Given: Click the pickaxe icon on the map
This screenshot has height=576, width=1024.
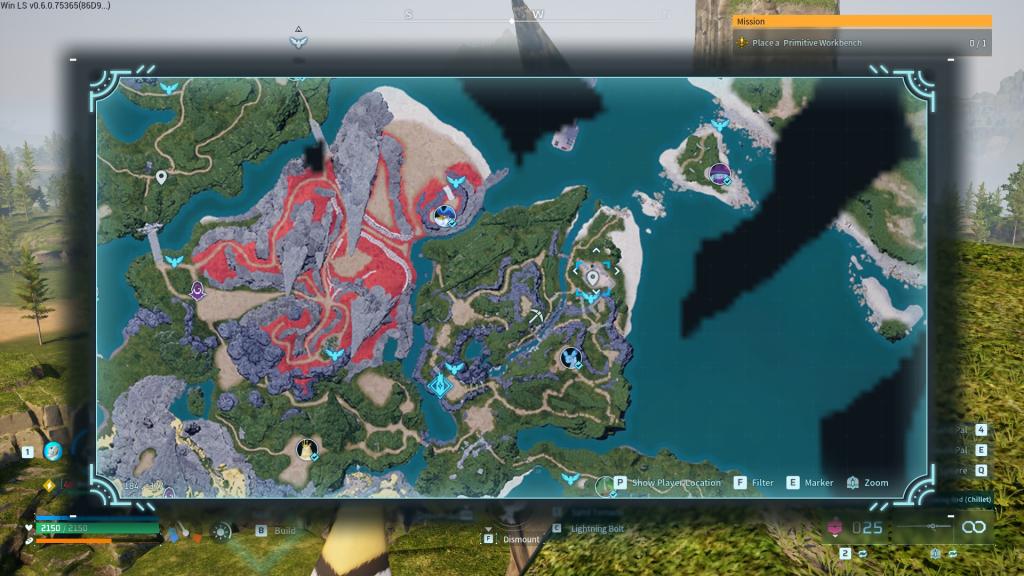Looking at the screenshot, I should tap(539, 317).
